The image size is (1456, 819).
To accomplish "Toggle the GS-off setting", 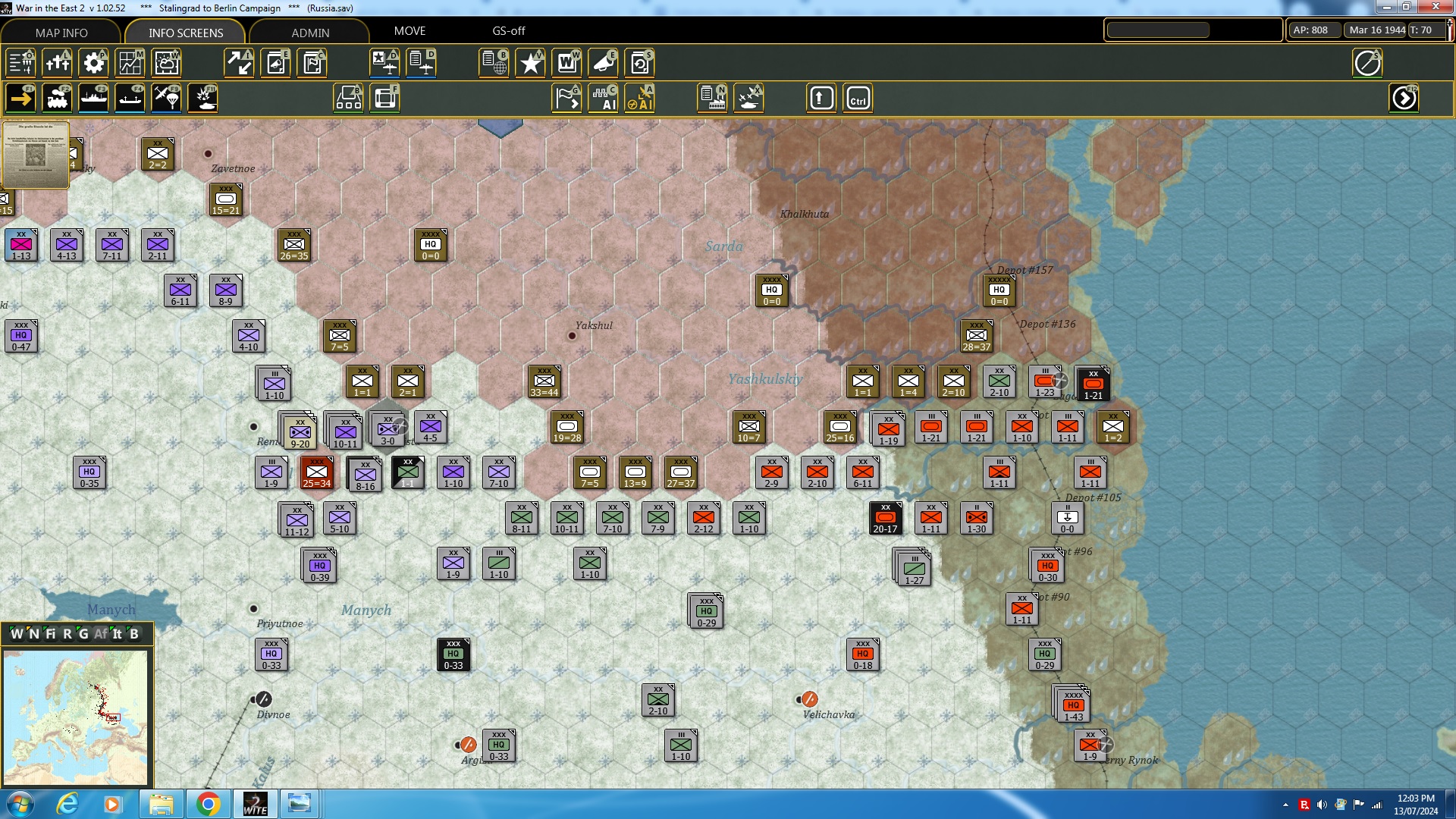I will coord(507,31).
